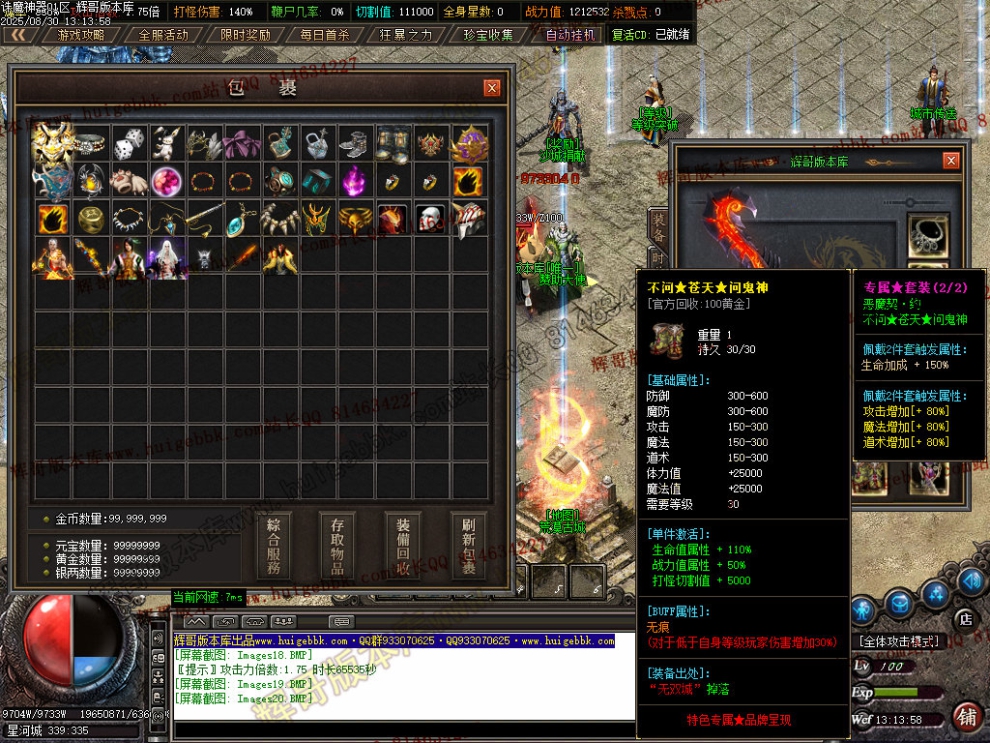Close the 包裹 inventory window
Image resolution: width=990 pixels, height=743 pixels.
[x=491, y=88]
